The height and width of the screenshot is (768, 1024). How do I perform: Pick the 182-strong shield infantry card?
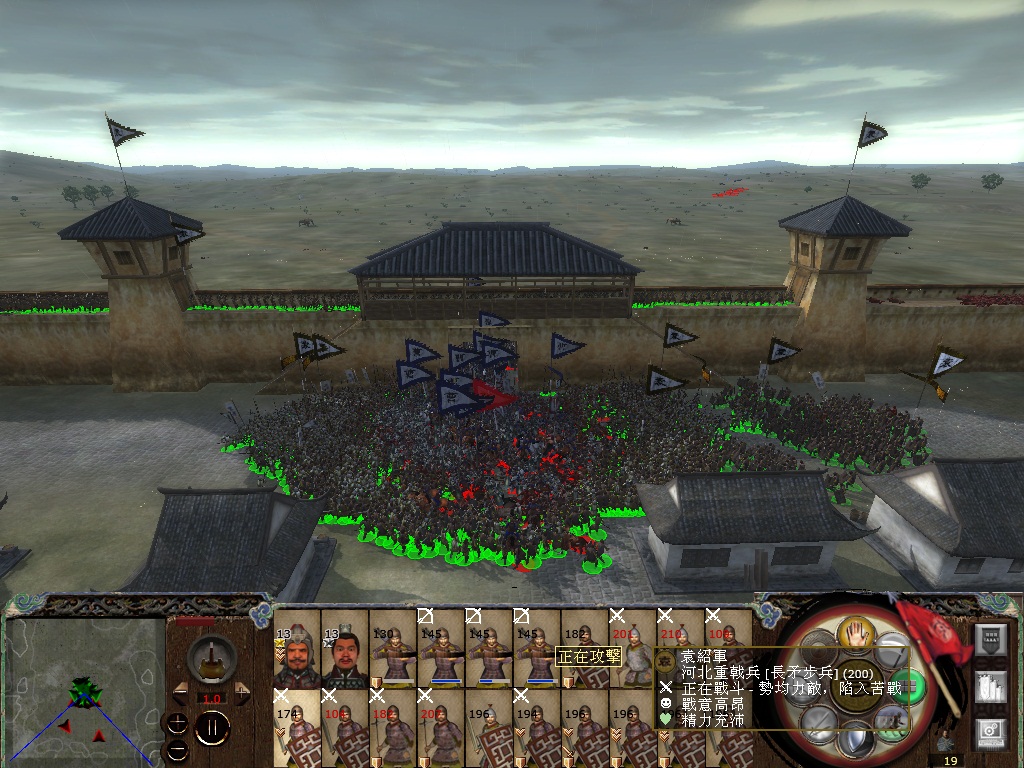click(x=585, y=650)
